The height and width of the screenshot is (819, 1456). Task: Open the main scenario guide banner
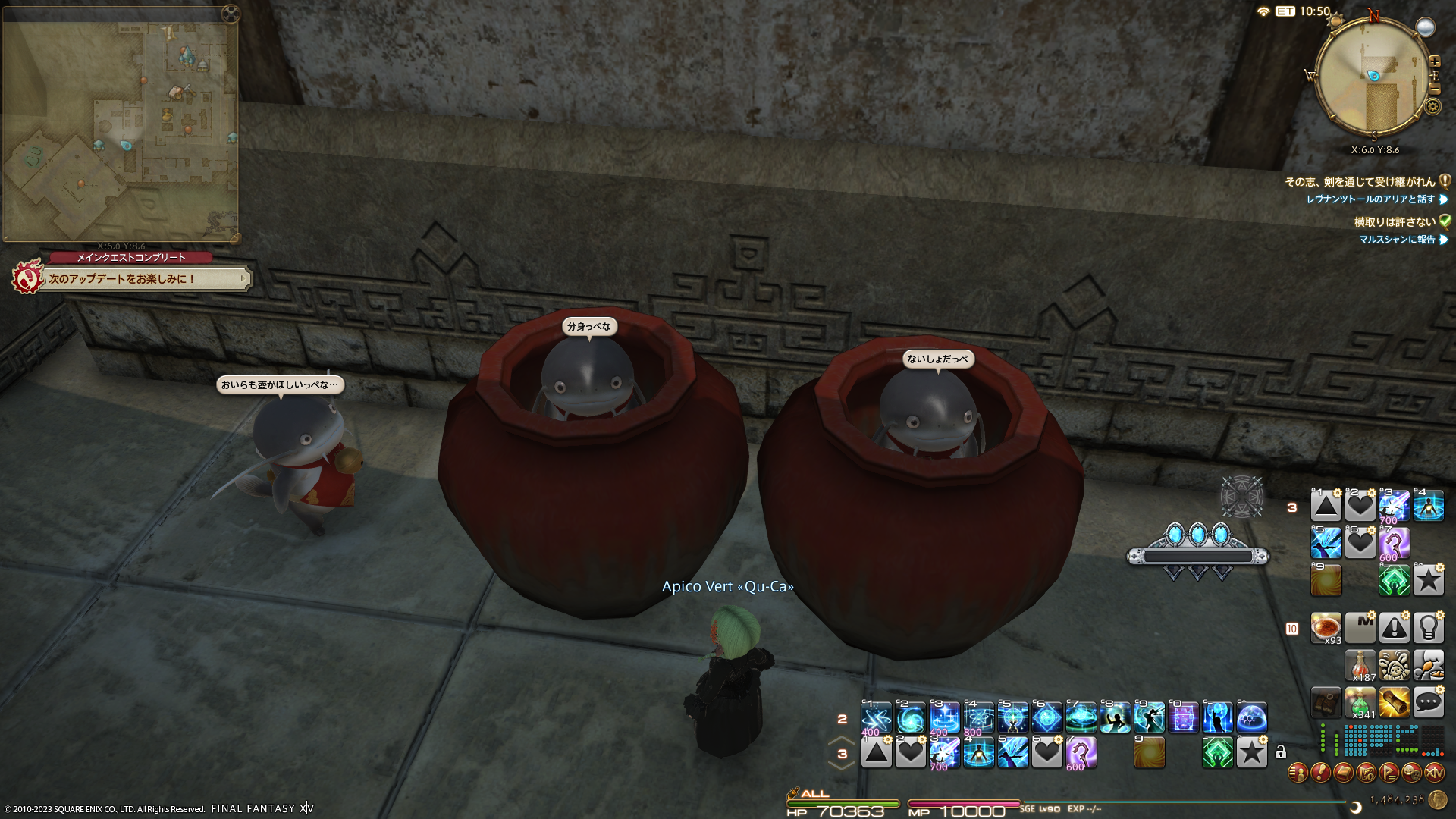pyautogui.click(x=144, y=279)
